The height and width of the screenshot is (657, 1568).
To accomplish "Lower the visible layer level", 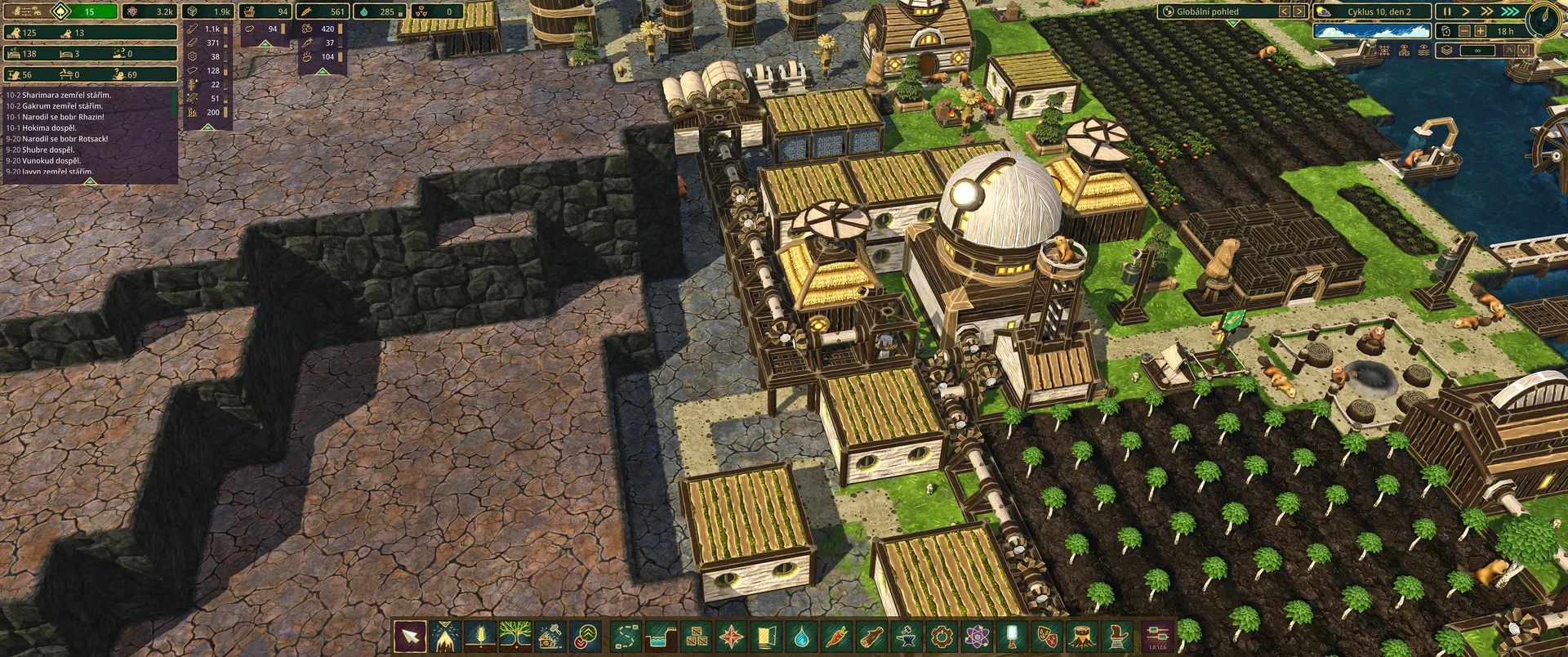I will 1523,51.
